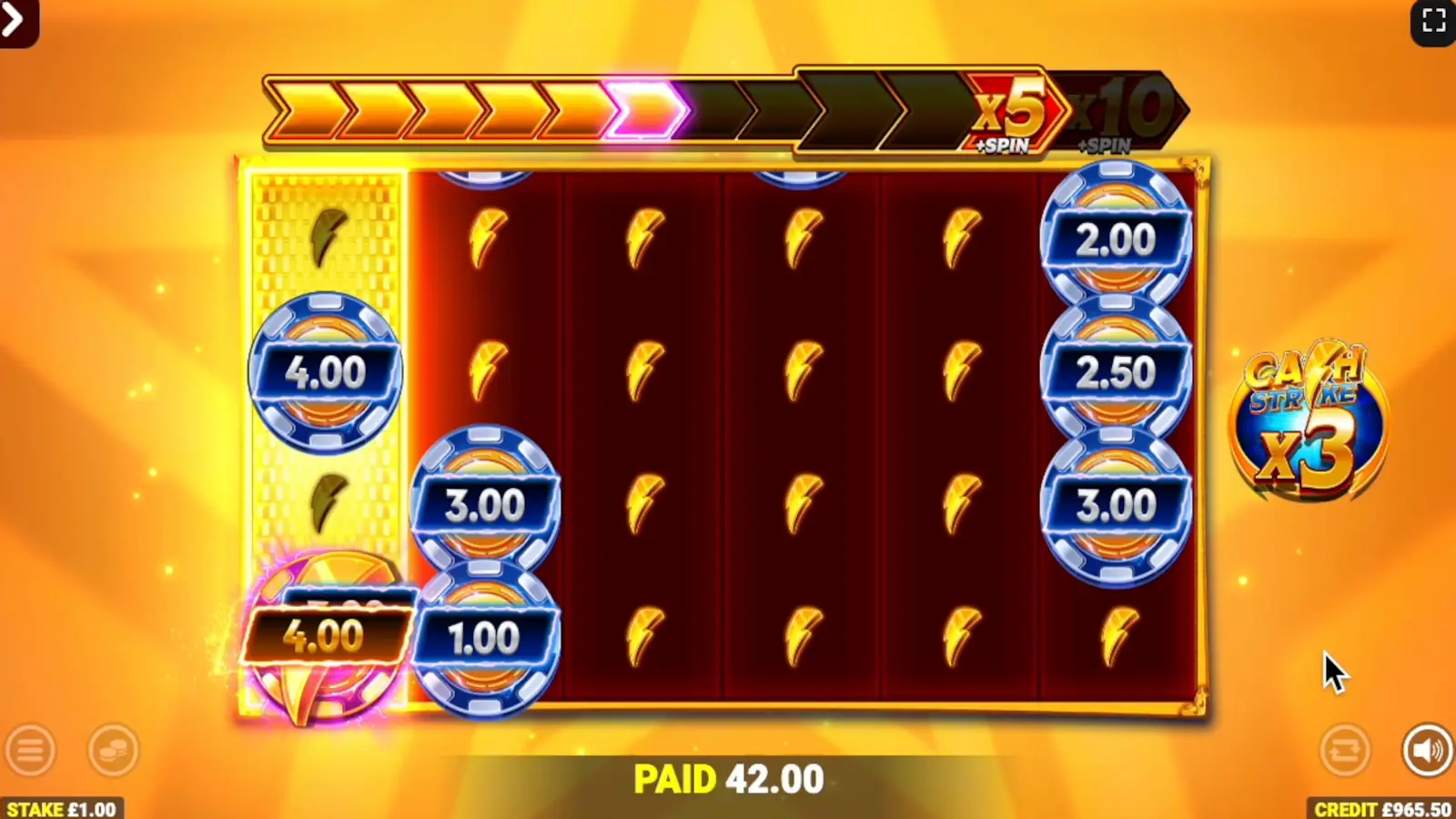Toggle fullscreen mode
Screen dimensions: 1456x819
pos(1436,18)
